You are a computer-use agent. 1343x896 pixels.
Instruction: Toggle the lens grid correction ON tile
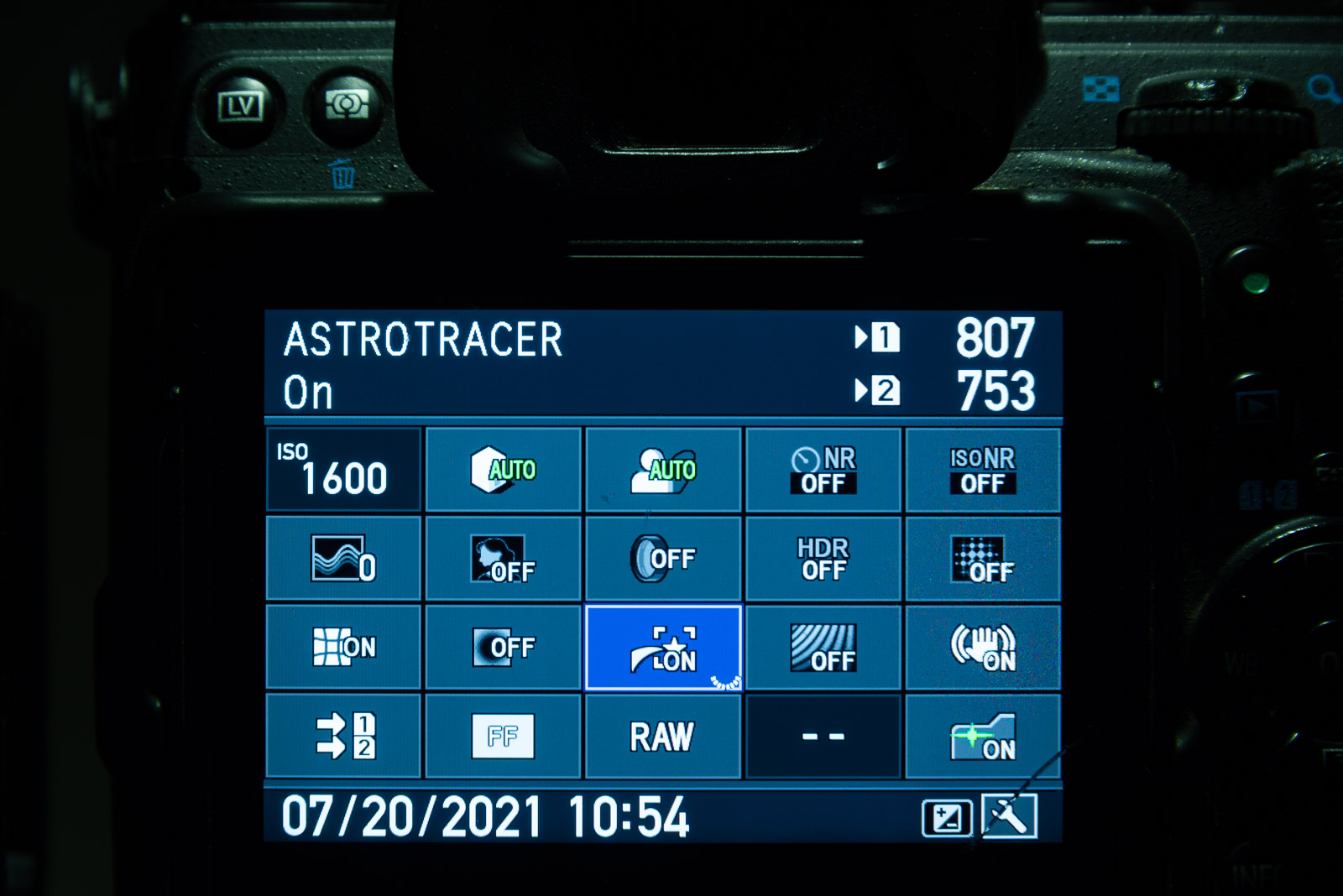[x=343, y=648]
